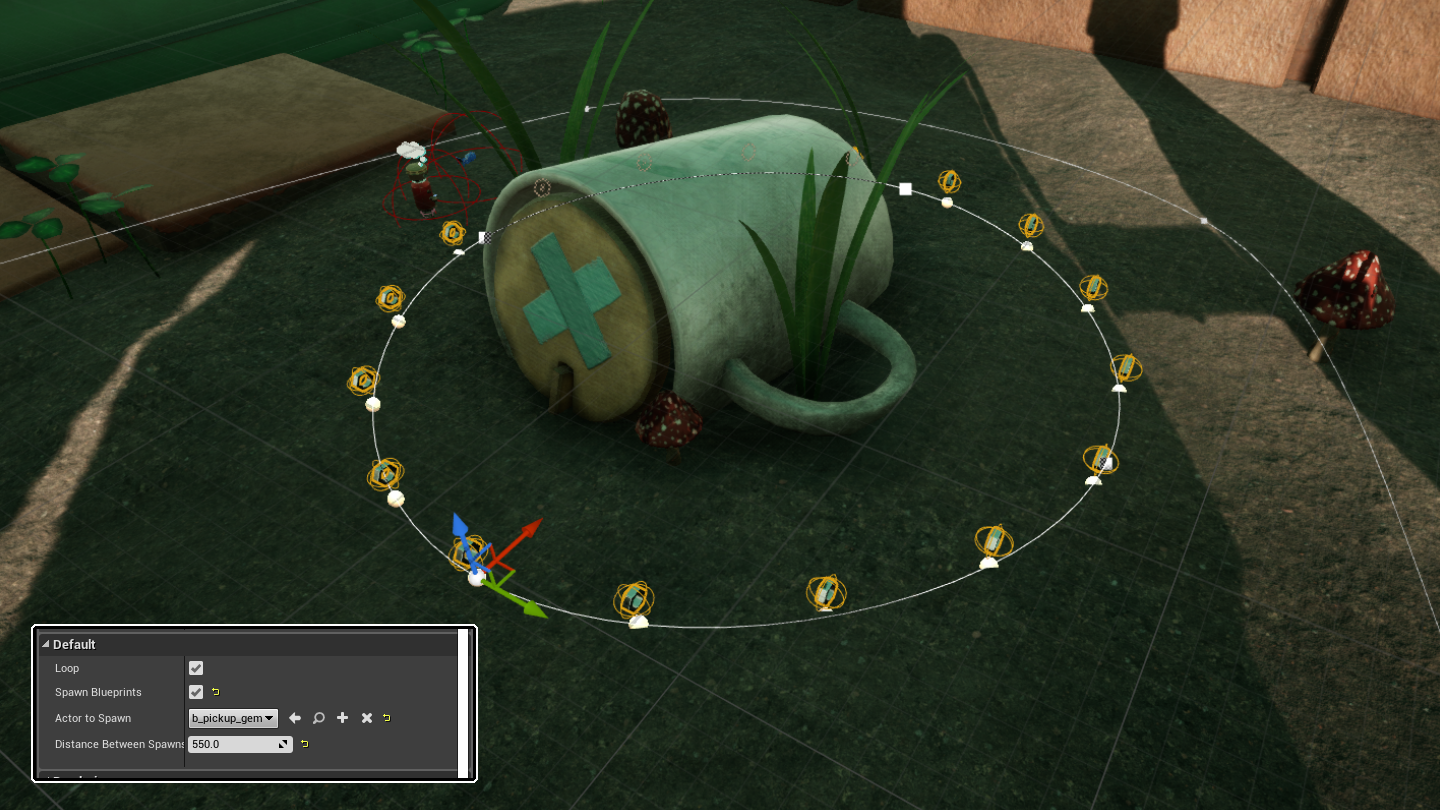1440x810 pixels.
Task: Clear Actor to Spawn with the X icon
Action: [x=367, y=718]
